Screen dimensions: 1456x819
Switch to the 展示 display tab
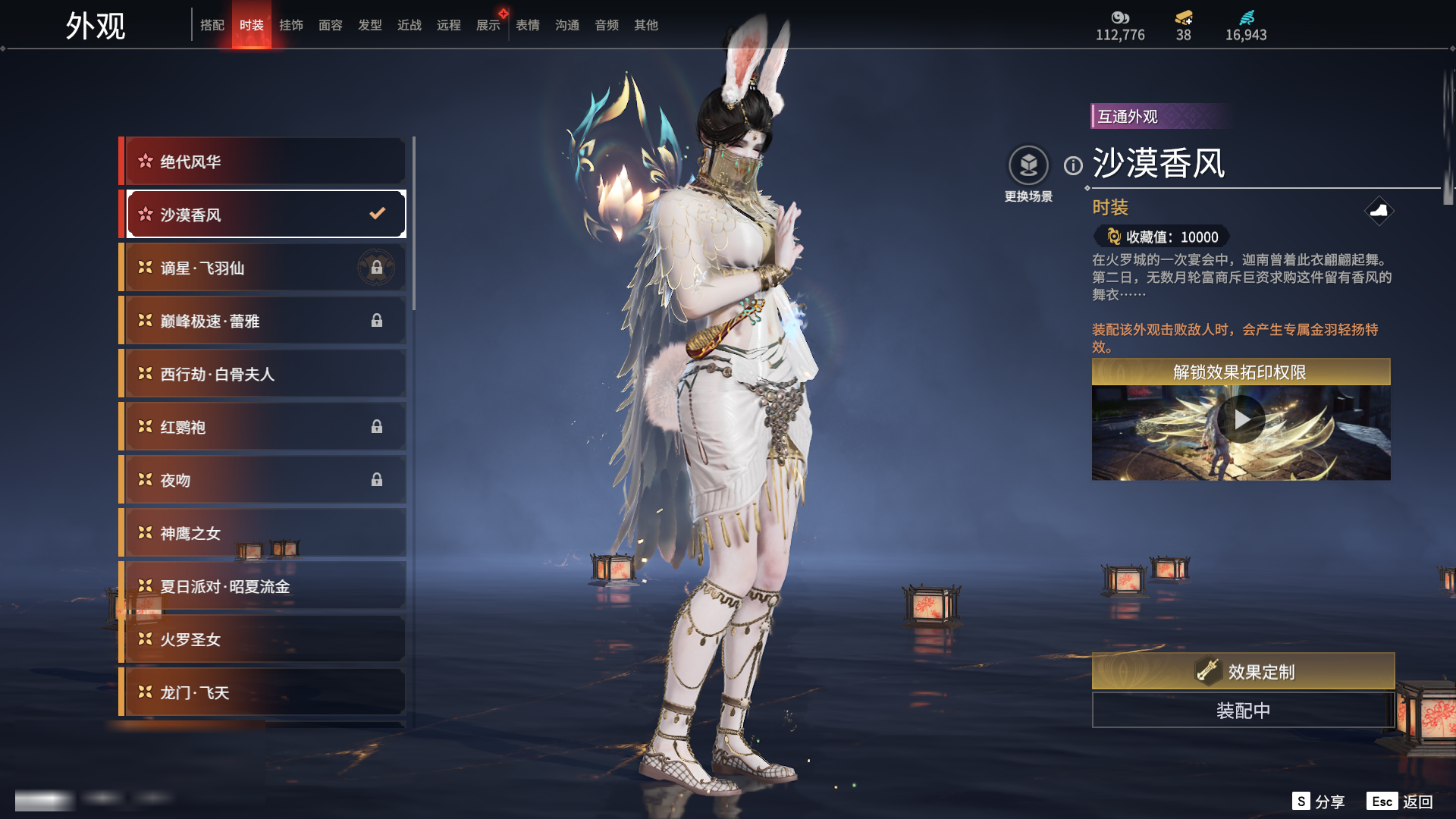coord(488,25)
